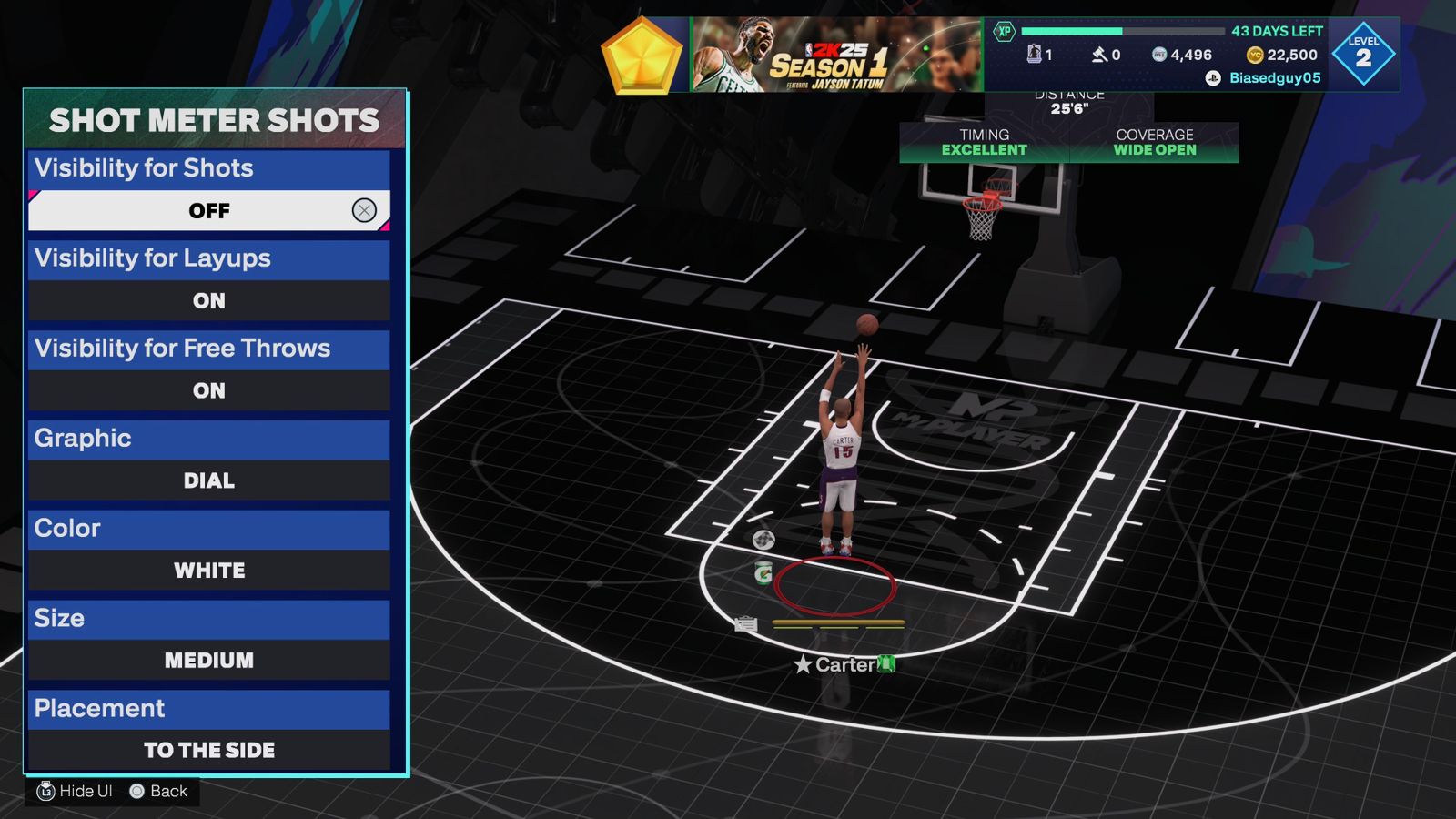Open the Graphic option set to DIAL
This screenshot has width=1456, height=819.
click(209, 480)
